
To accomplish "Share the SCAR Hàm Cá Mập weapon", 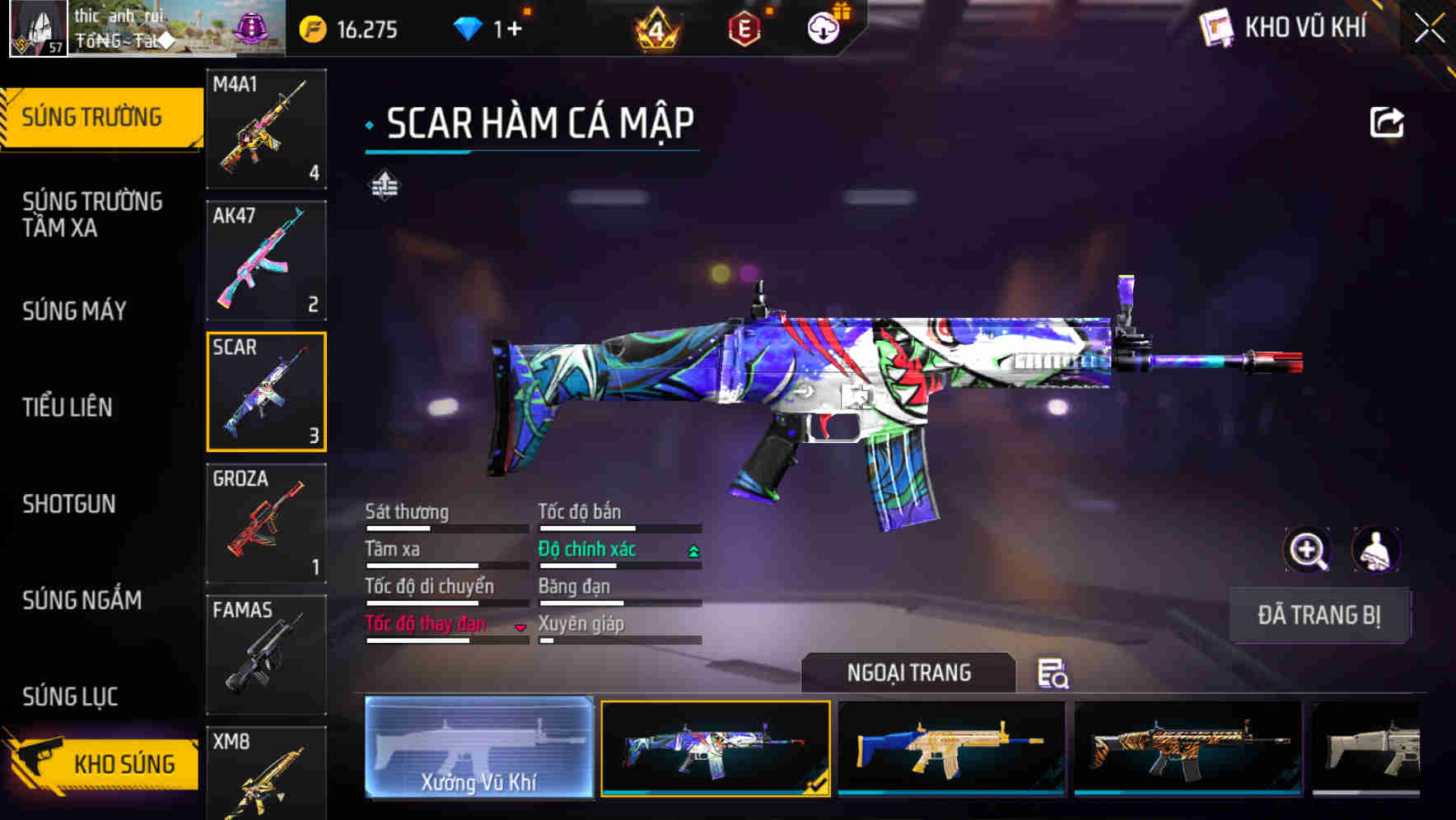I will click(x=1388, y=122).
